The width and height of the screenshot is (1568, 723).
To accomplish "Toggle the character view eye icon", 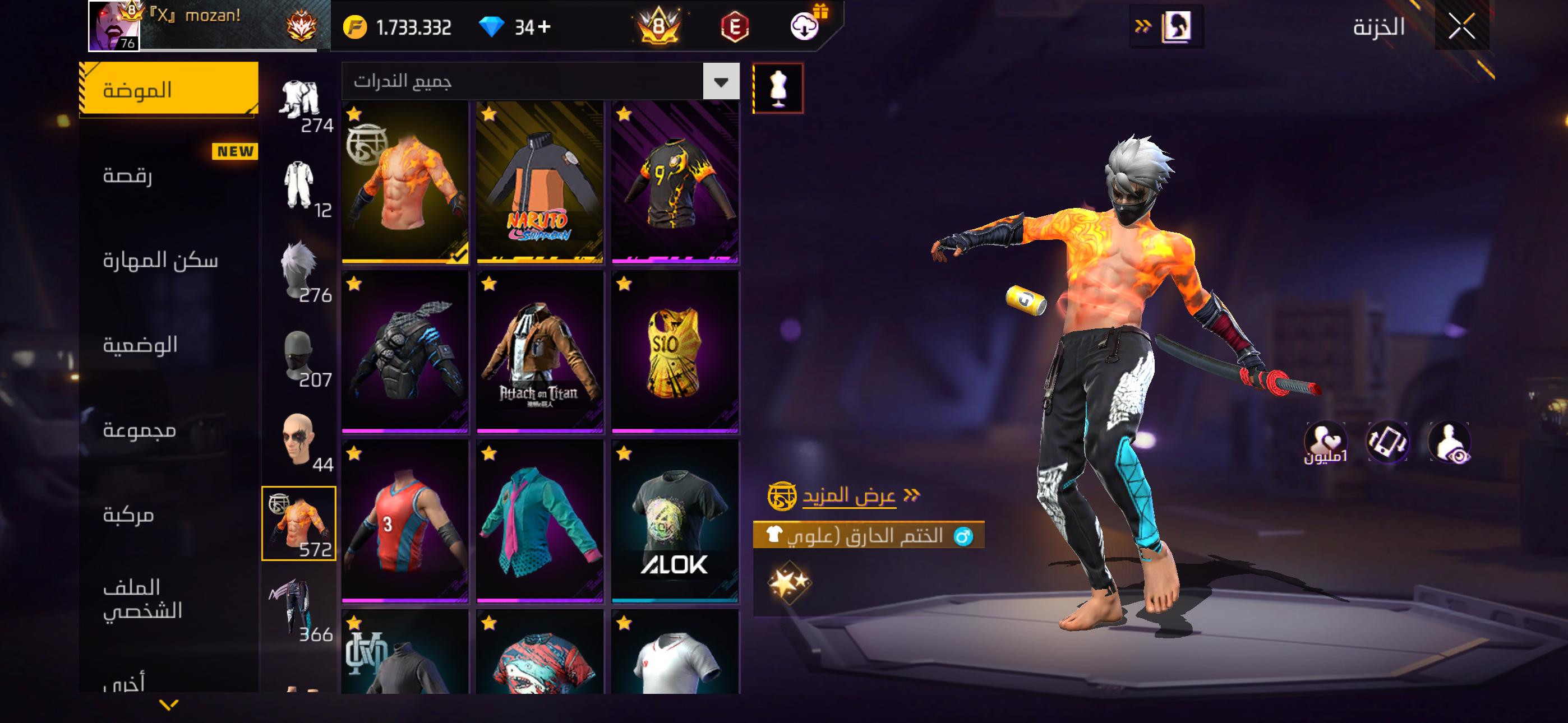I will click(x=1450, y=442).
